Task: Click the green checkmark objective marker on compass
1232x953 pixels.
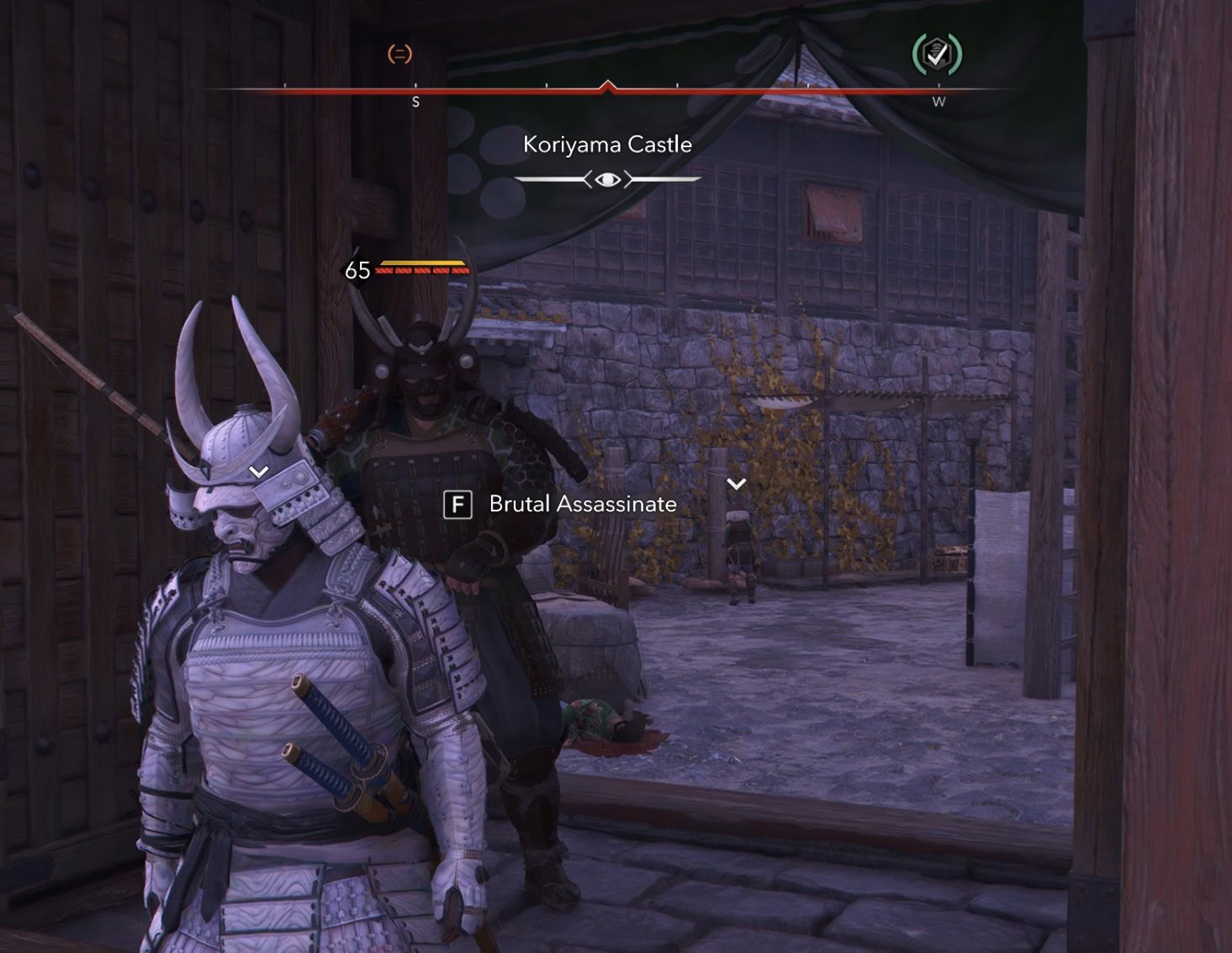Action: point(937,55)
